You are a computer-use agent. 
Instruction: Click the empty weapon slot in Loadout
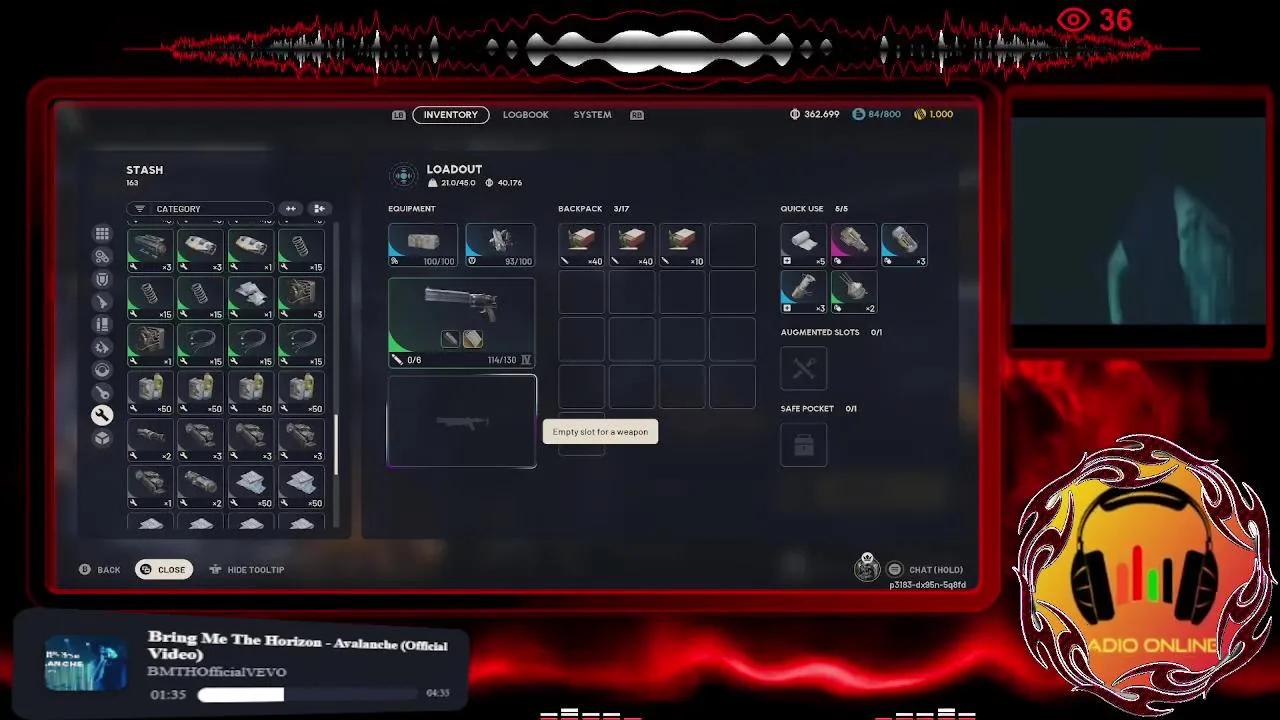tap(461, 422)
